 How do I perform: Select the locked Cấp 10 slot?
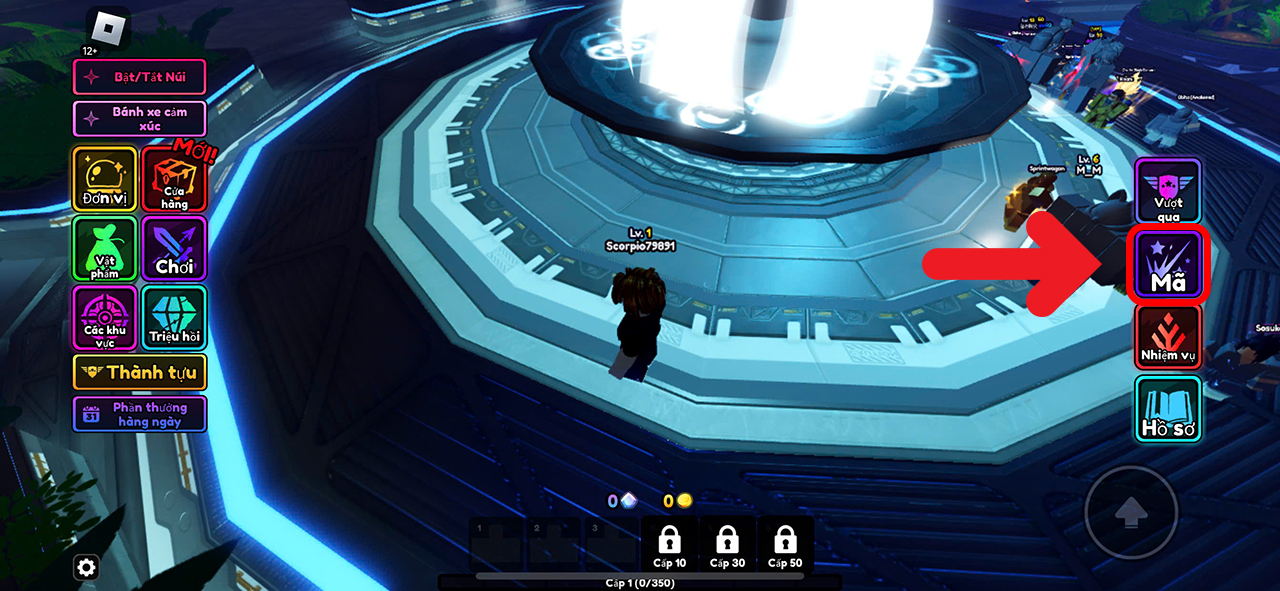click(x=669, y=544)
